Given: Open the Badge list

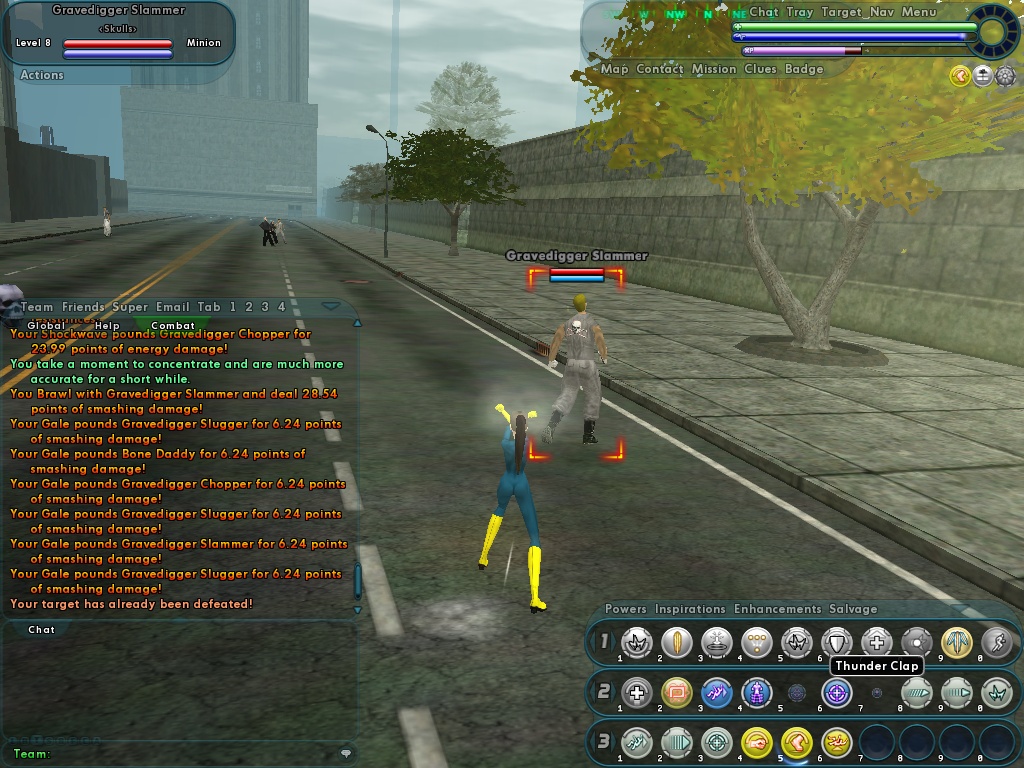Looking at the screenshot, I should click(x=804, y=69).
